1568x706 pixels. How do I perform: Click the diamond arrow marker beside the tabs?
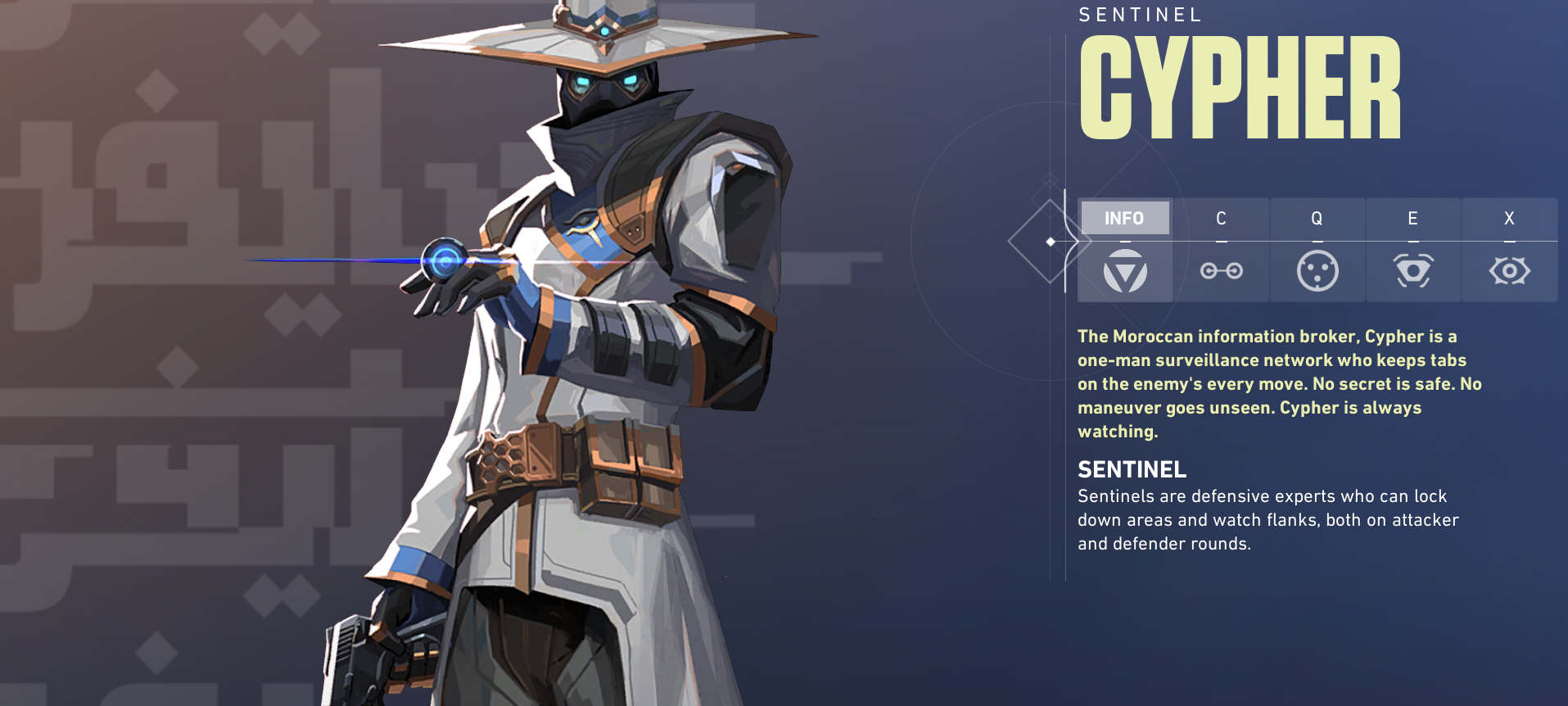(1051, 242)
